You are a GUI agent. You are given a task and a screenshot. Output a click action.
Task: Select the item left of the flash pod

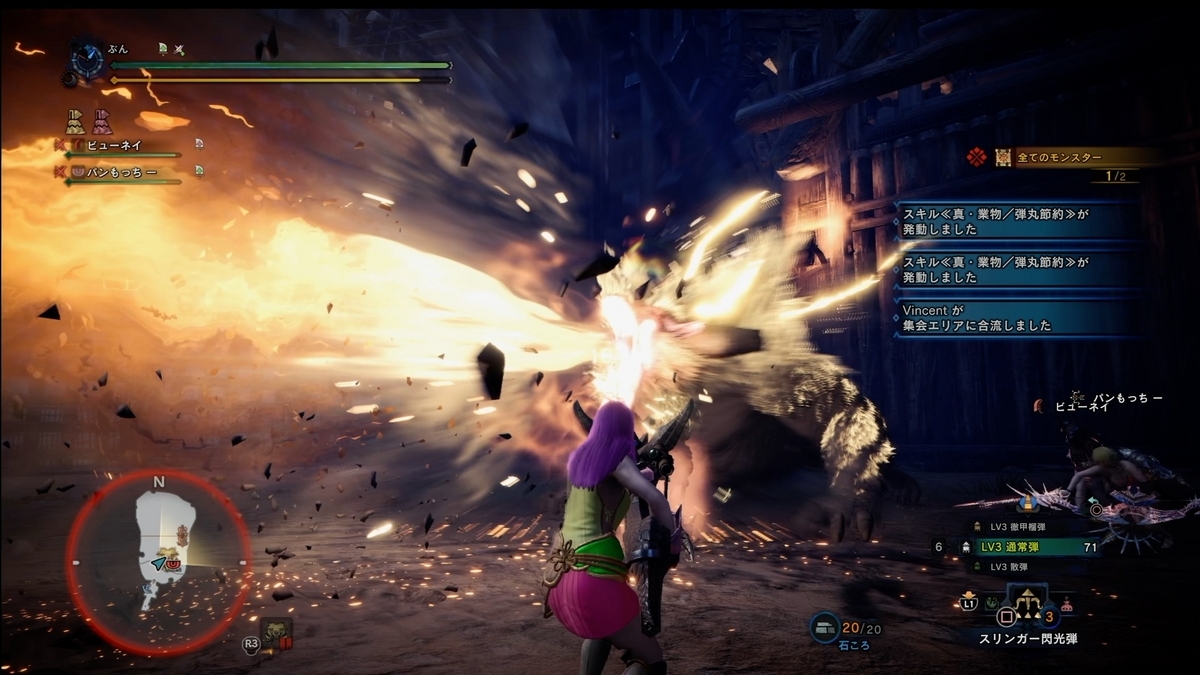[992, 603]
